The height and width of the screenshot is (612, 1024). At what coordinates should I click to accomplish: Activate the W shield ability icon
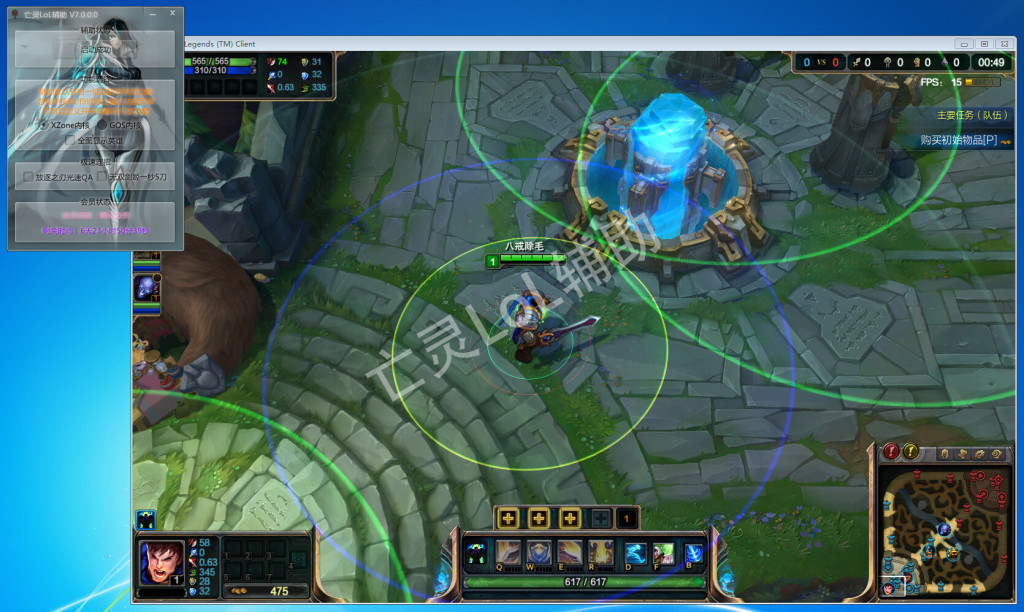[x=539, y=552]
